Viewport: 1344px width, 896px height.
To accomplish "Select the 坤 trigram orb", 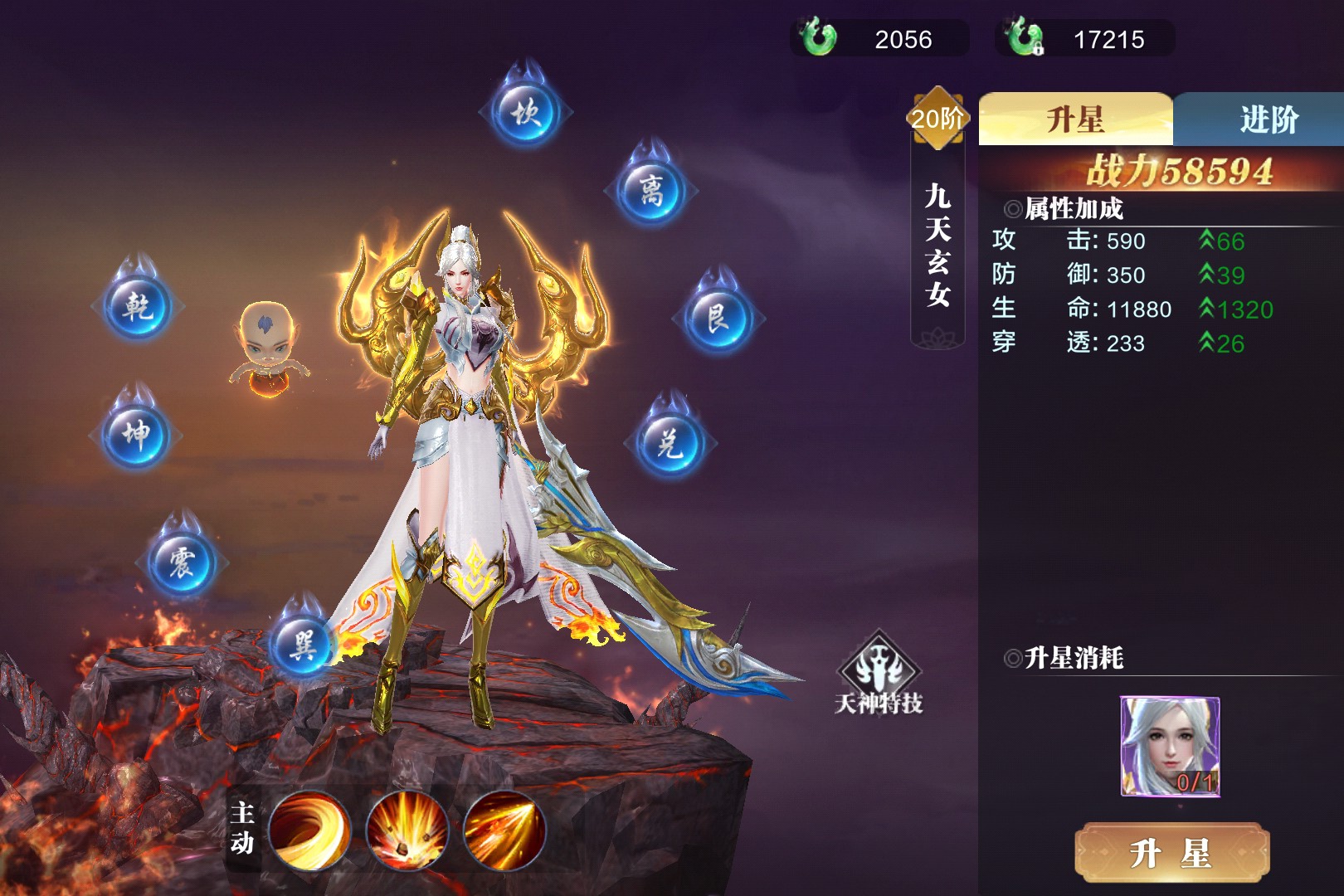I will click(x=136, y=434).
